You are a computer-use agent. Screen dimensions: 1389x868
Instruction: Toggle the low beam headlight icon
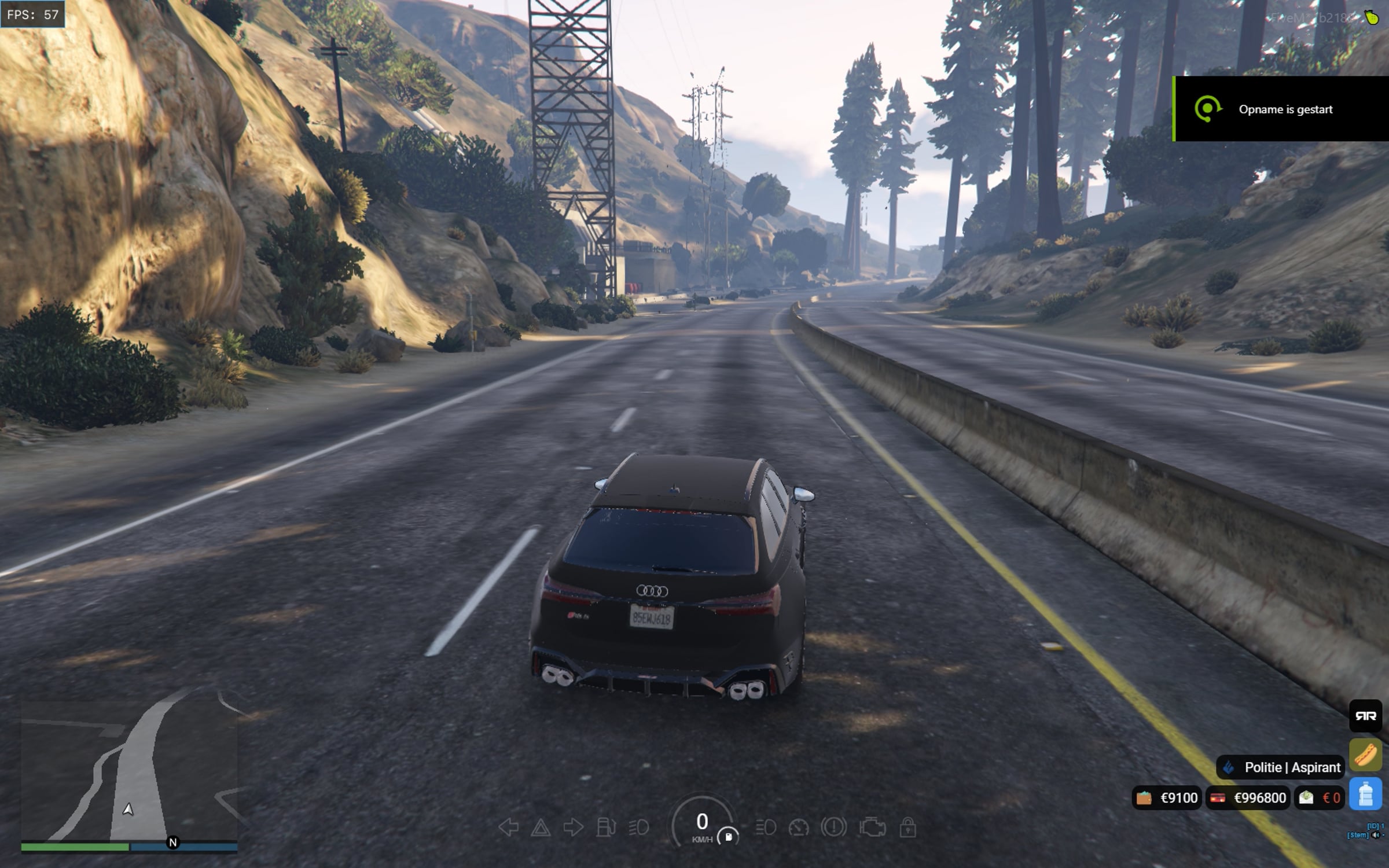tap(638, 827)
